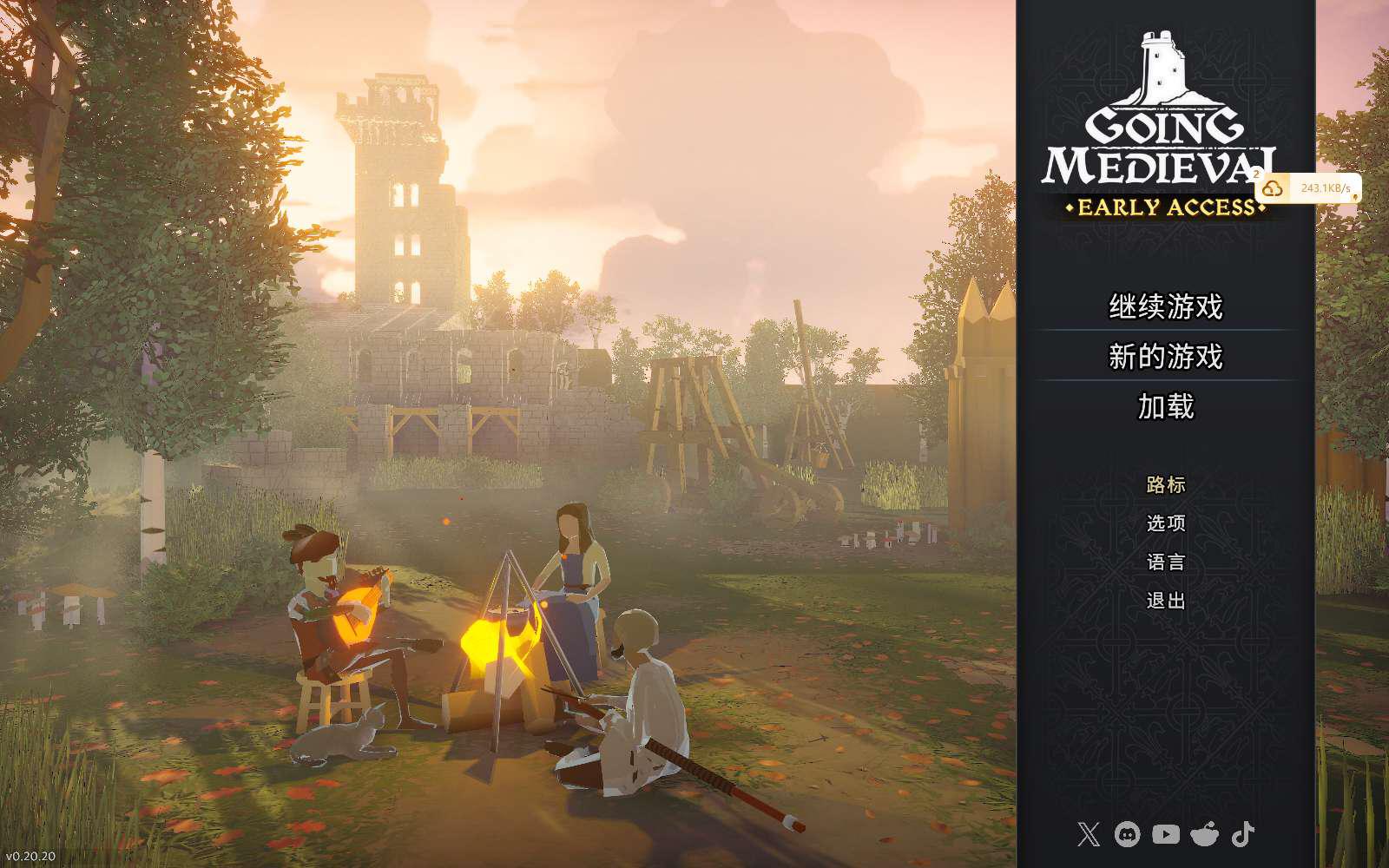Click 退出 to exit the game

(1165, 600)
